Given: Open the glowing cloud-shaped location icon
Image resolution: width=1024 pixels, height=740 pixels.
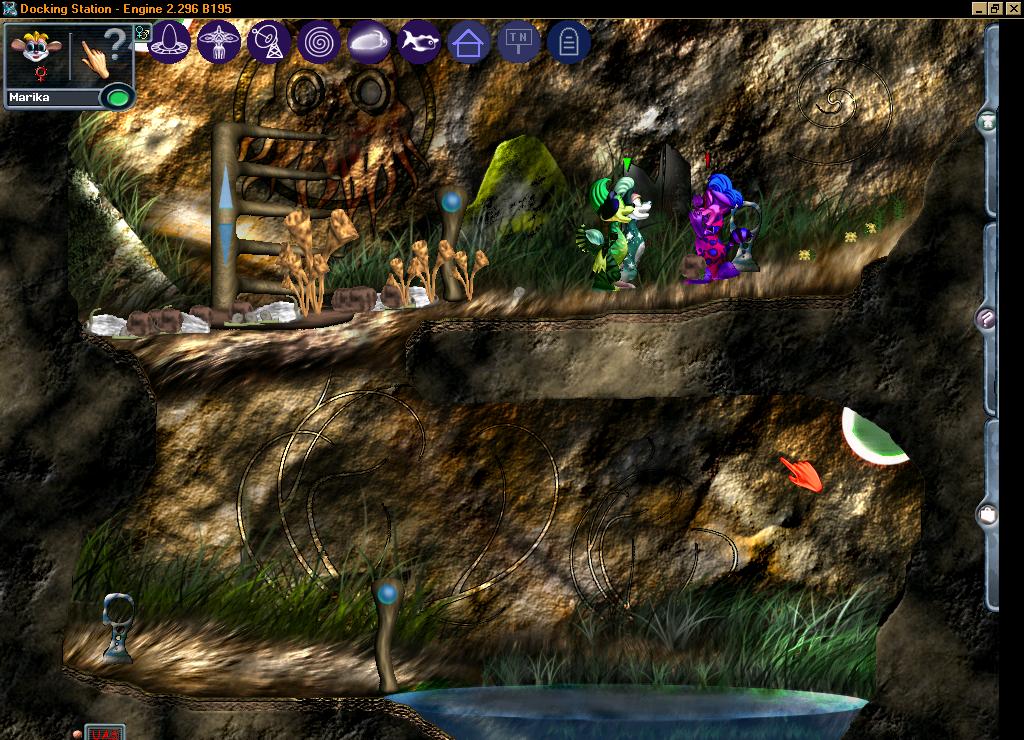Looking at the screenshot, I should click(x=369, y=43).
